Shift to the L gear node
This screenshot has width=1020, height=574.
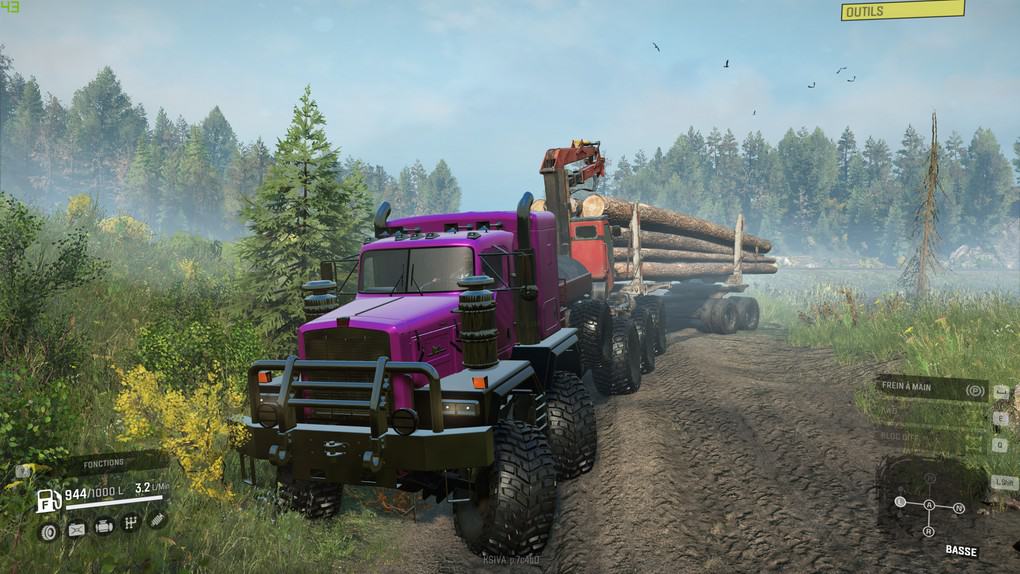tap(900, 501)
